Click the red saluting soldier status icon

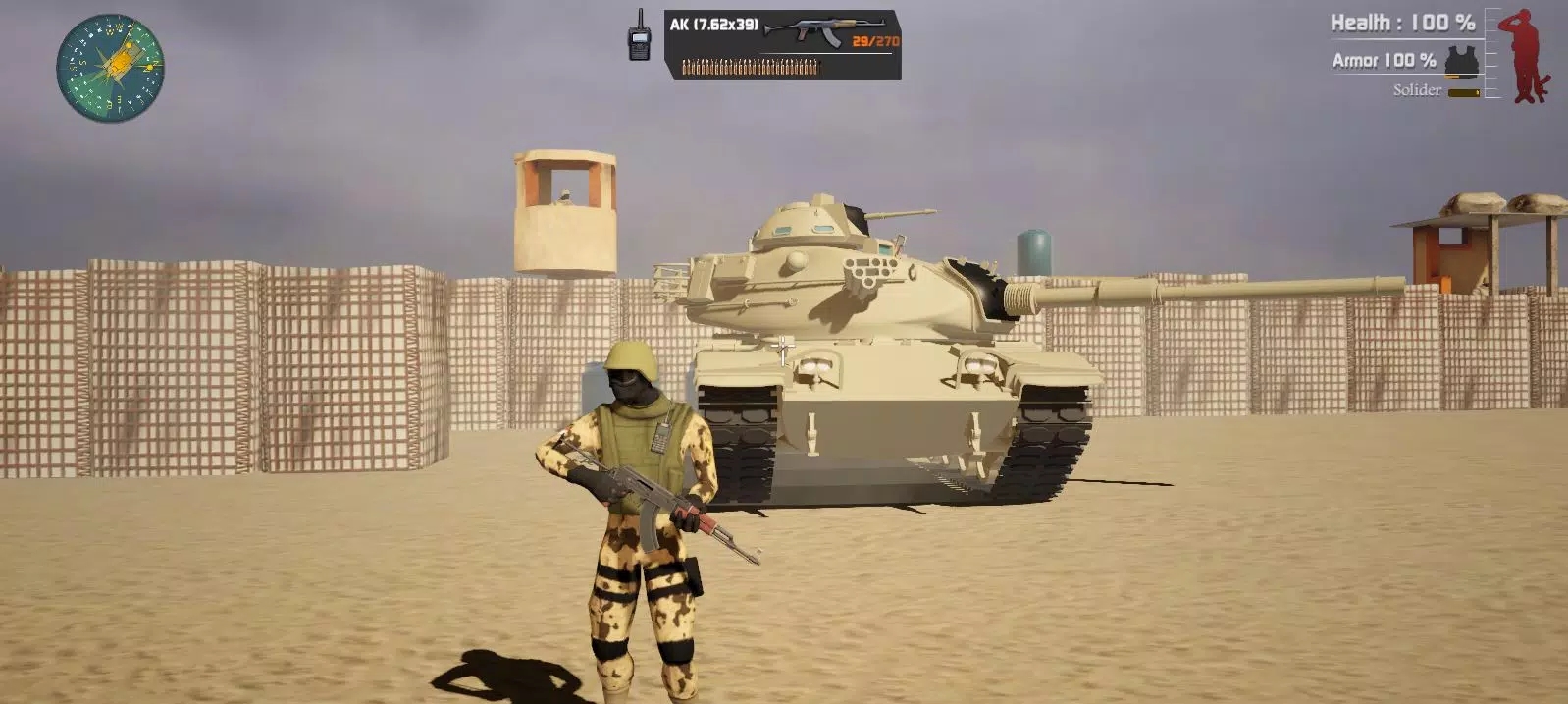point(1530,56)
